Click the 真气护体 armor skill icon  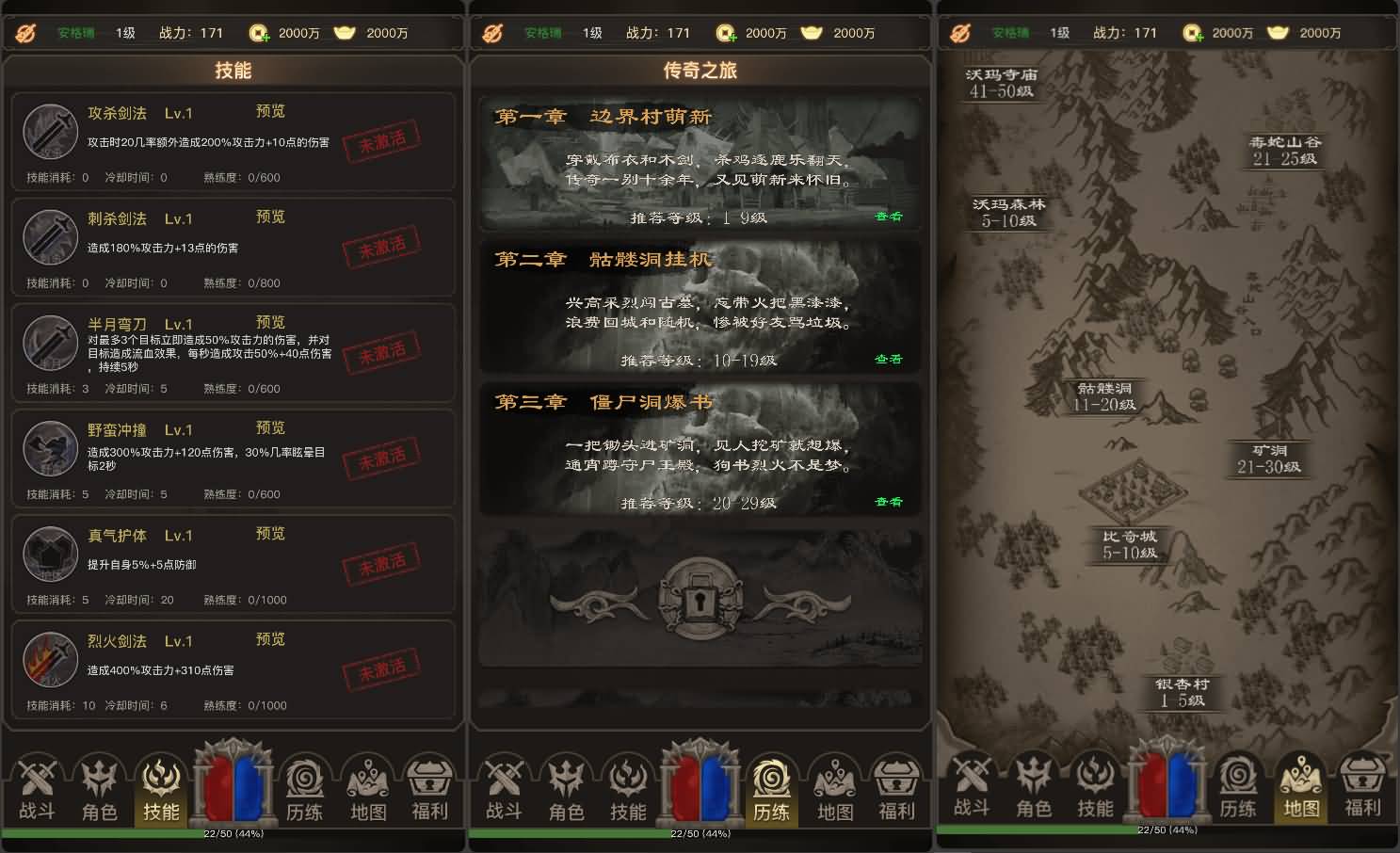49,555
